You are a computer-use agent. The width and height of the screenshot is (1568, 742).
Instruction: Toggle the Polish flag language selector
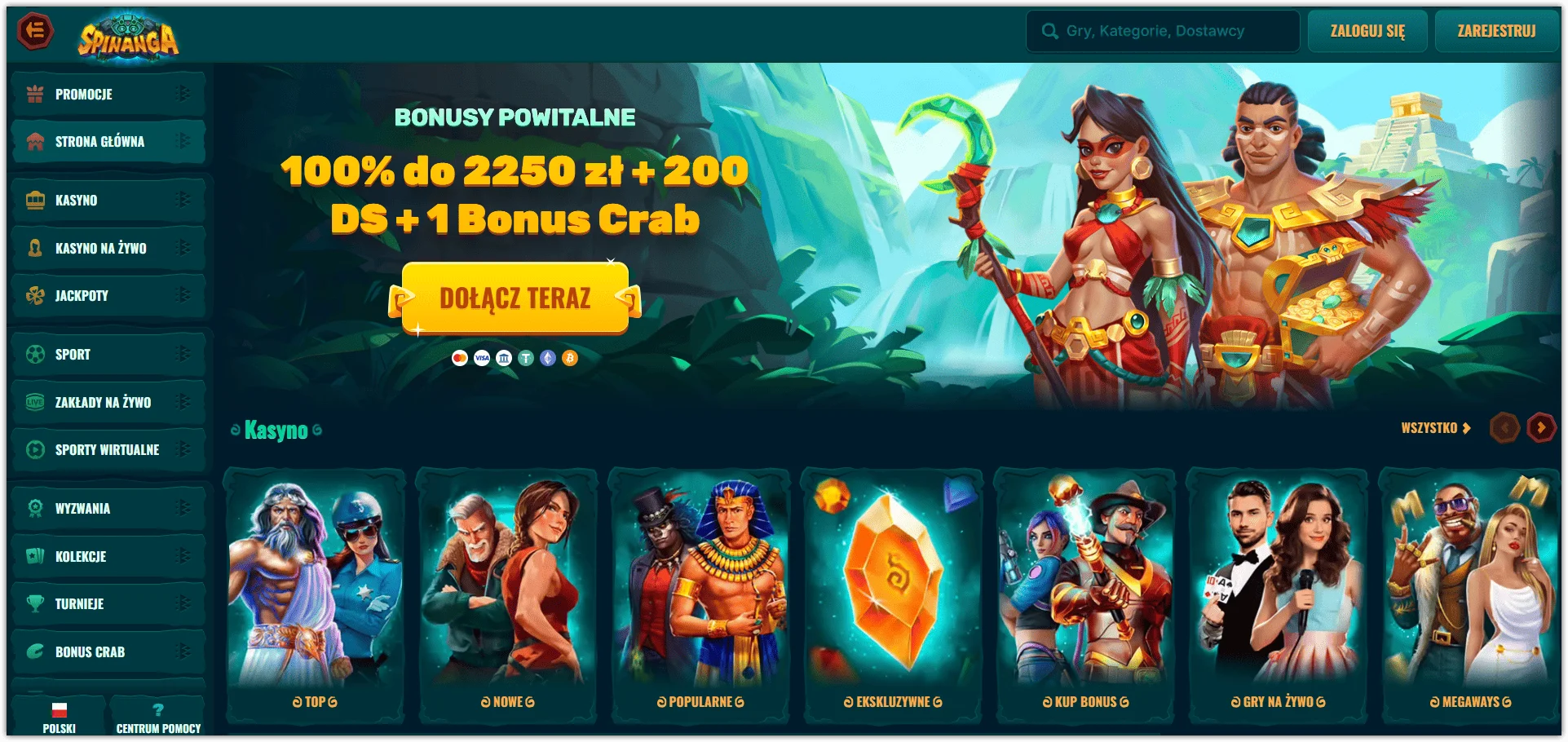[x=57, y=709]
